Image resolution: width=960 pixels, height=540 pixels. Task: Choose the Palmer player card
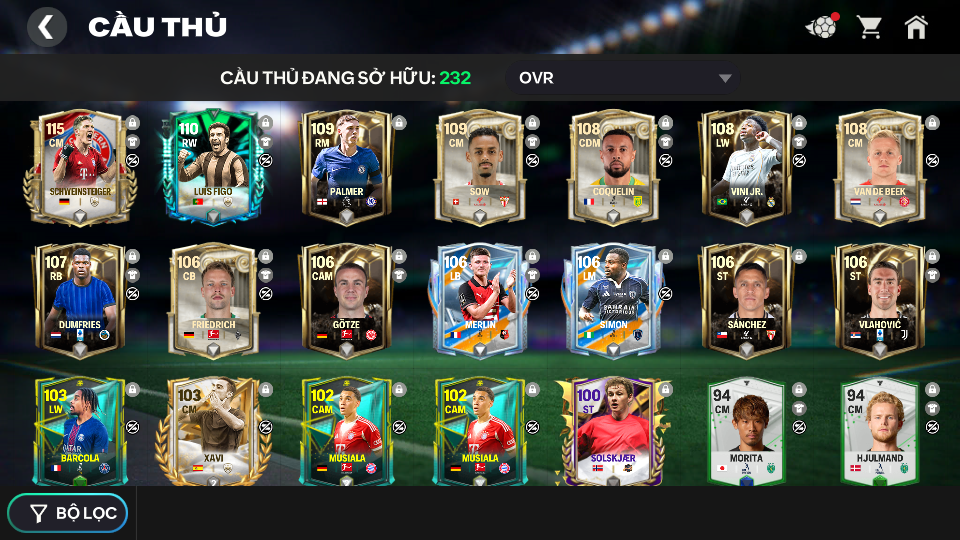[x=346, y=166]
